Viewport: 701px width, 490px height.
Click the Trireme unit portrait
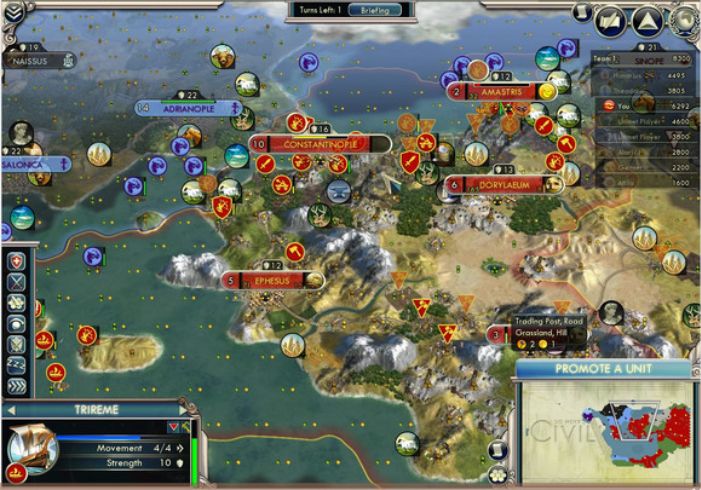click(32, 447)
